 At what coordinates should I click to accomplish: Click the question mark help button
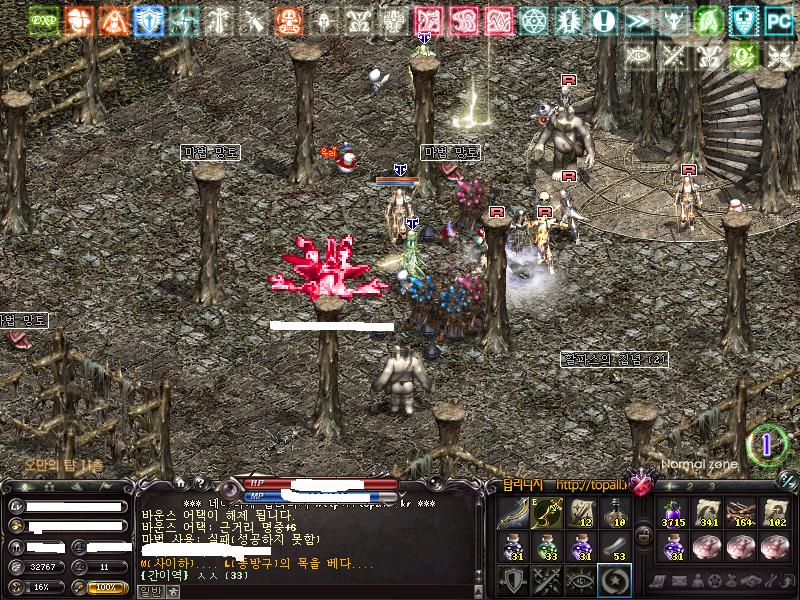pyautogui.click(x=201, y=484)
